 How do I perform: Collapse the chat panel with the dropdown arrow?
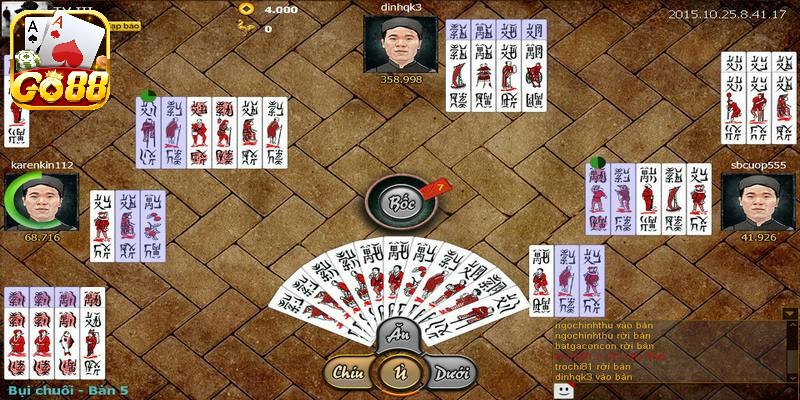coord(790,314)
